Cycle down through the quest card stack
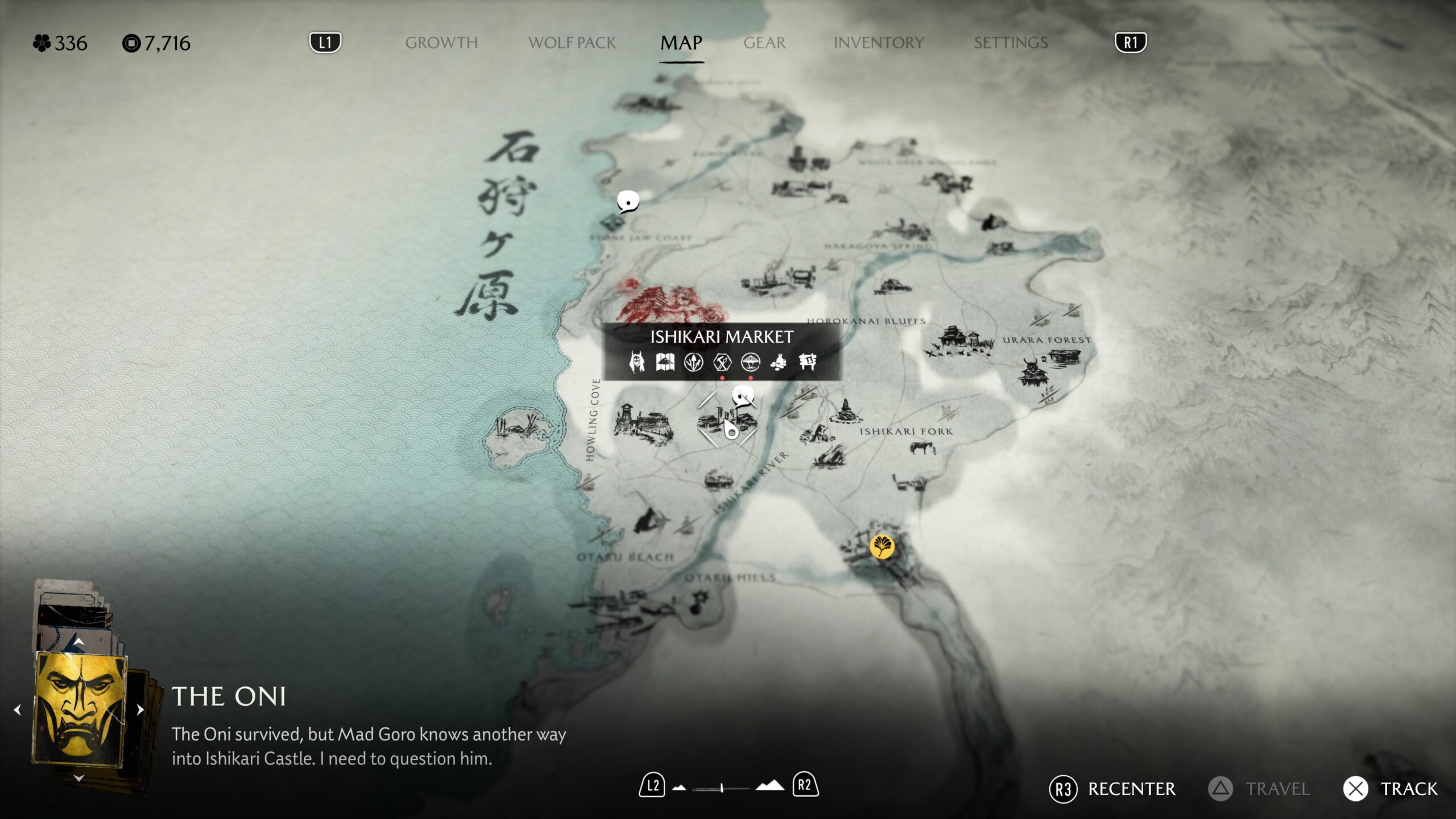Image resolution: width=1456 pixels, height=819 pixels. pos(79,778)
